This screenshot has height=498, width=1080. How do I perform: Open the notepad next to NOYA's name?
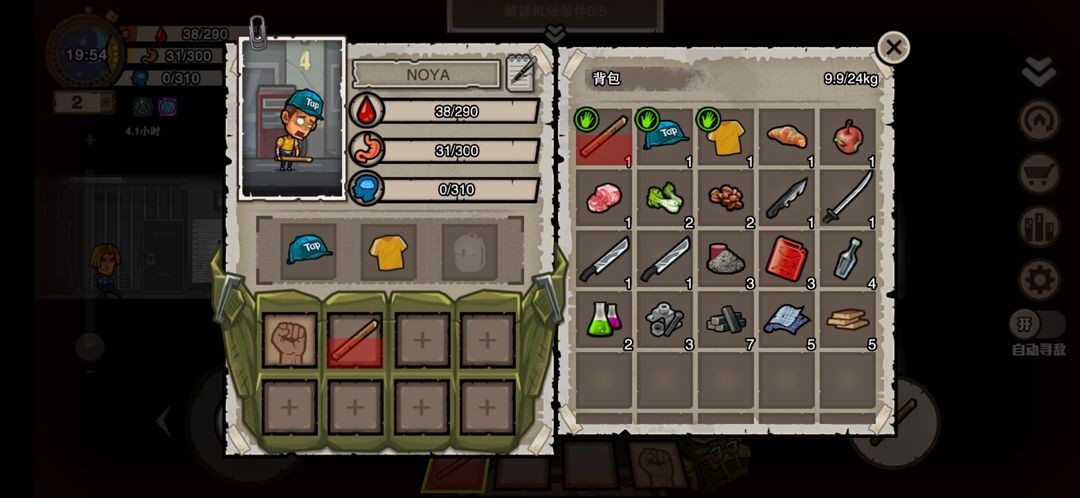521,74
